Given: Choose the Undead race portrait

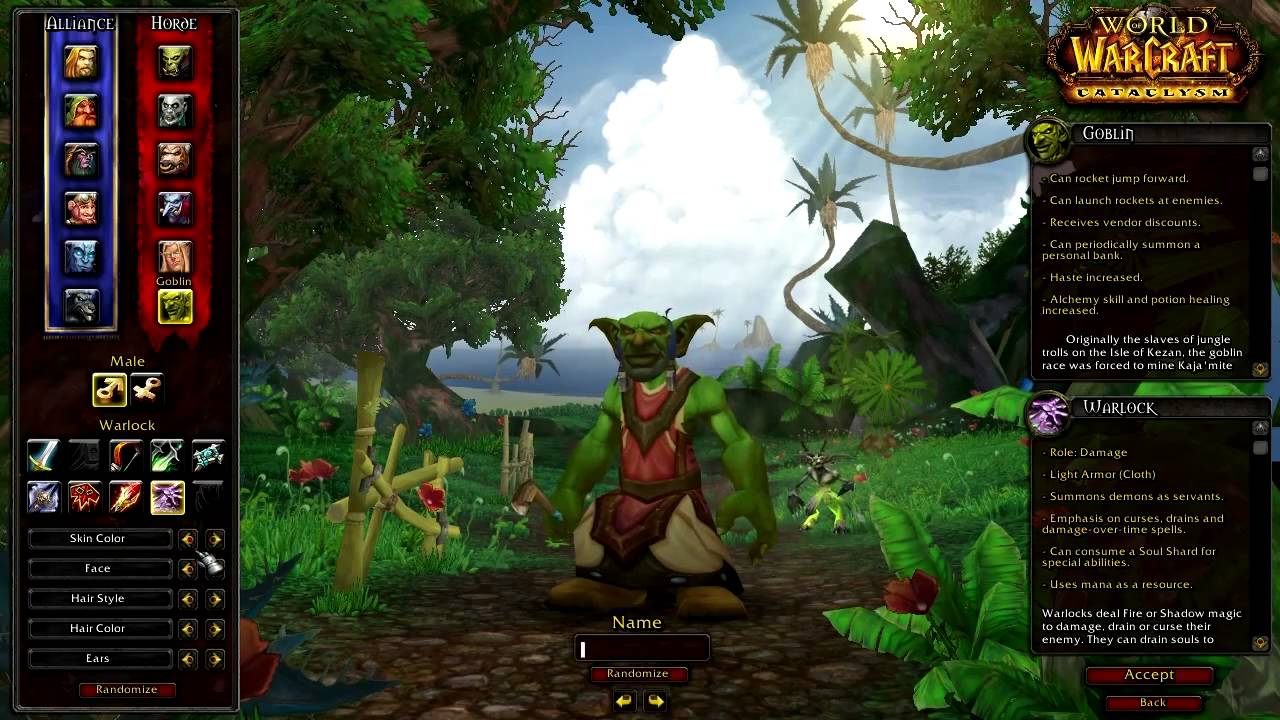Looking at the screenshot, I should click(175, 111).
